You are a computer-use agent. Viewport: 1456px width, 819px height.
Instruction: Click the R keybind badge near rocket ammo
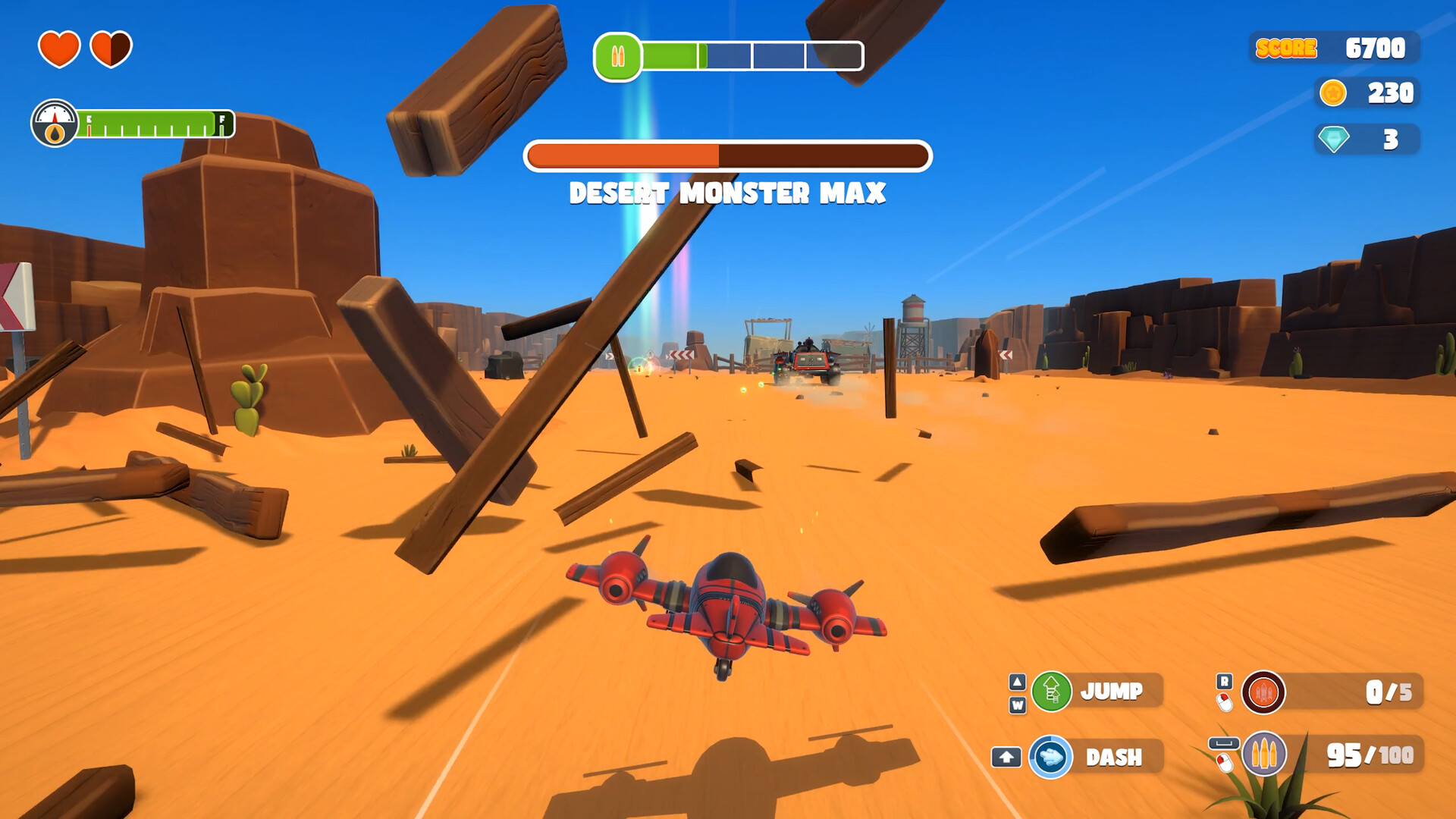[x=1224, y=680]
